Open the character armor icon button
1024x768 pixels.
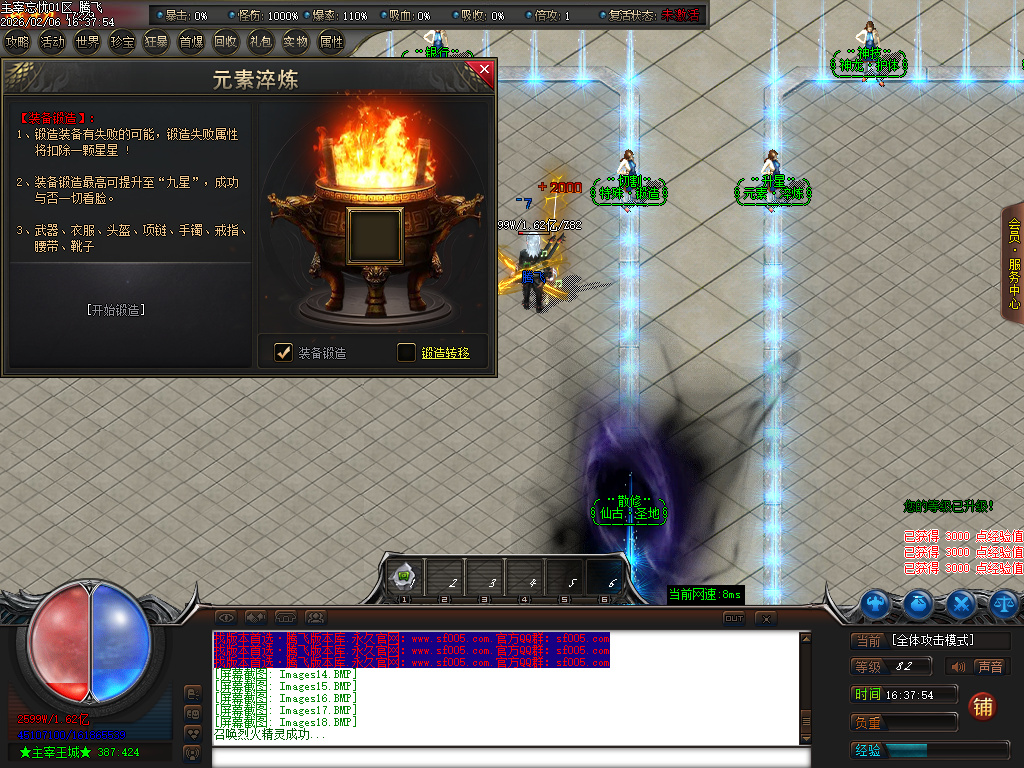click(877, 603)
